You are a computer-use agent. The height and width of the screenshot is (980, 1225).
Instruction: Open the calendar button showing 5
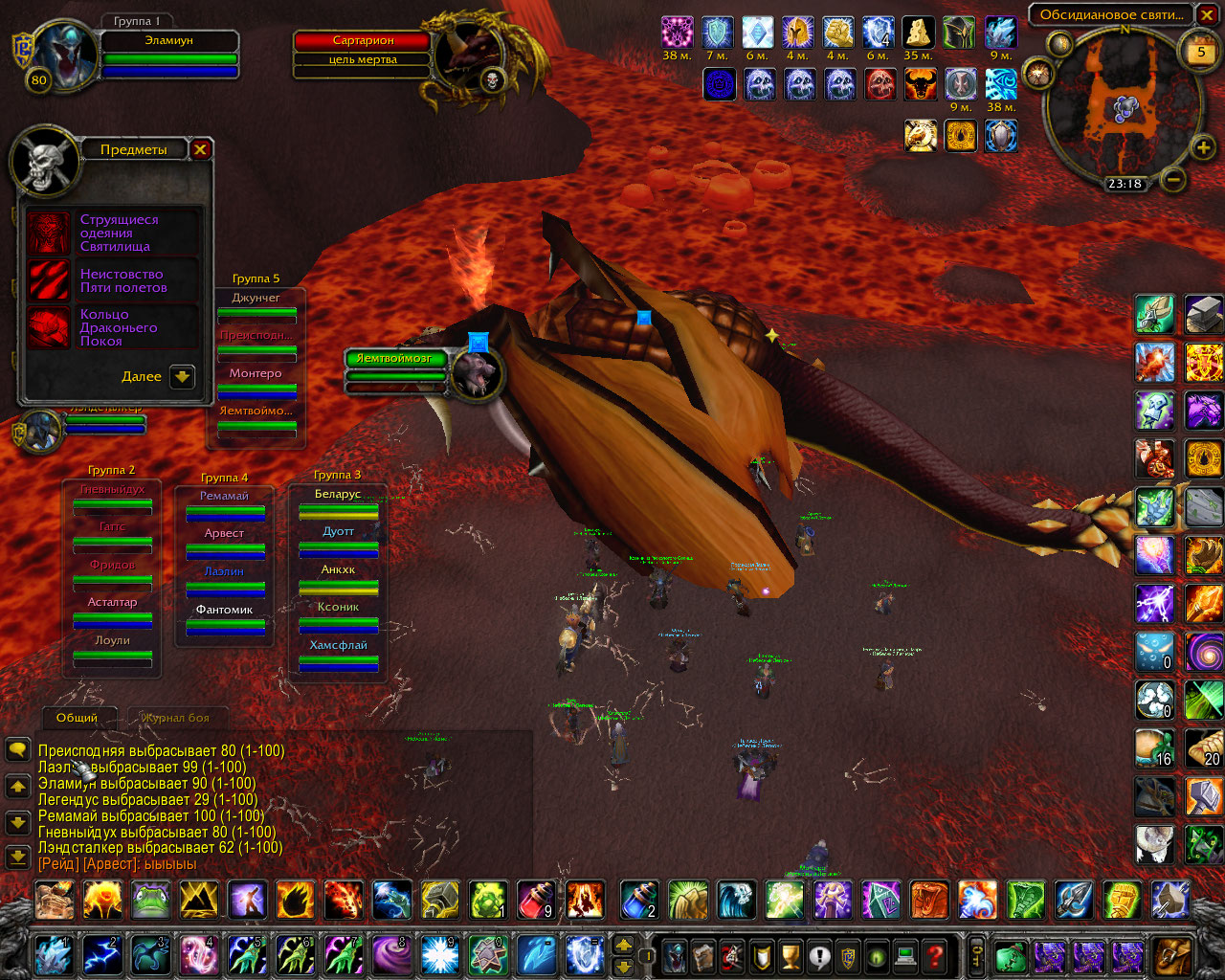[x=1201, y=52]
